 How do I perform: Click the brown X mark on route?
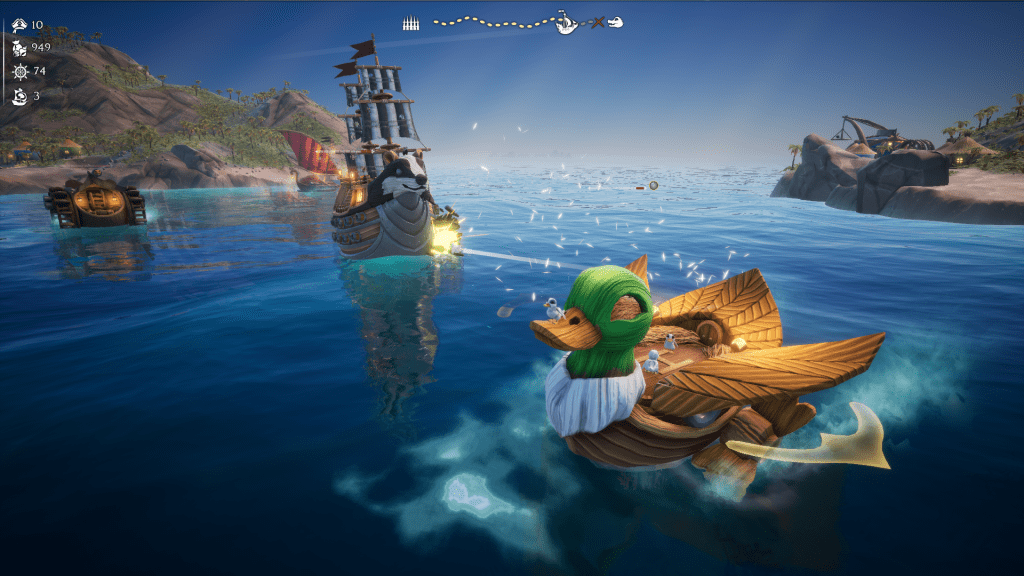coord(597,22)
